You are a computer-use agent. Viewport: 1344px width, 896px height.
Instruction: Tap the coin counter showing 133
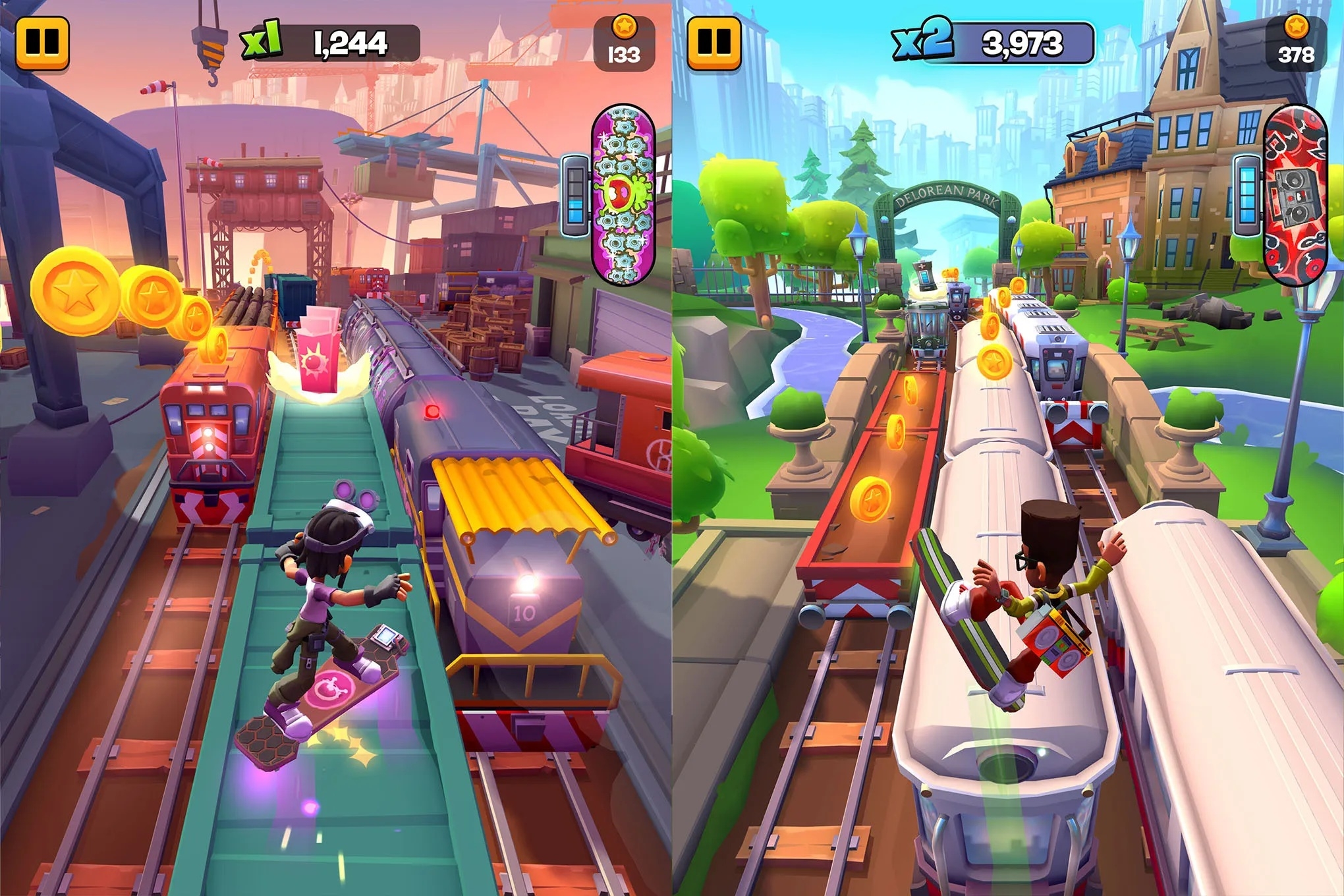click(x=625, y=46)
